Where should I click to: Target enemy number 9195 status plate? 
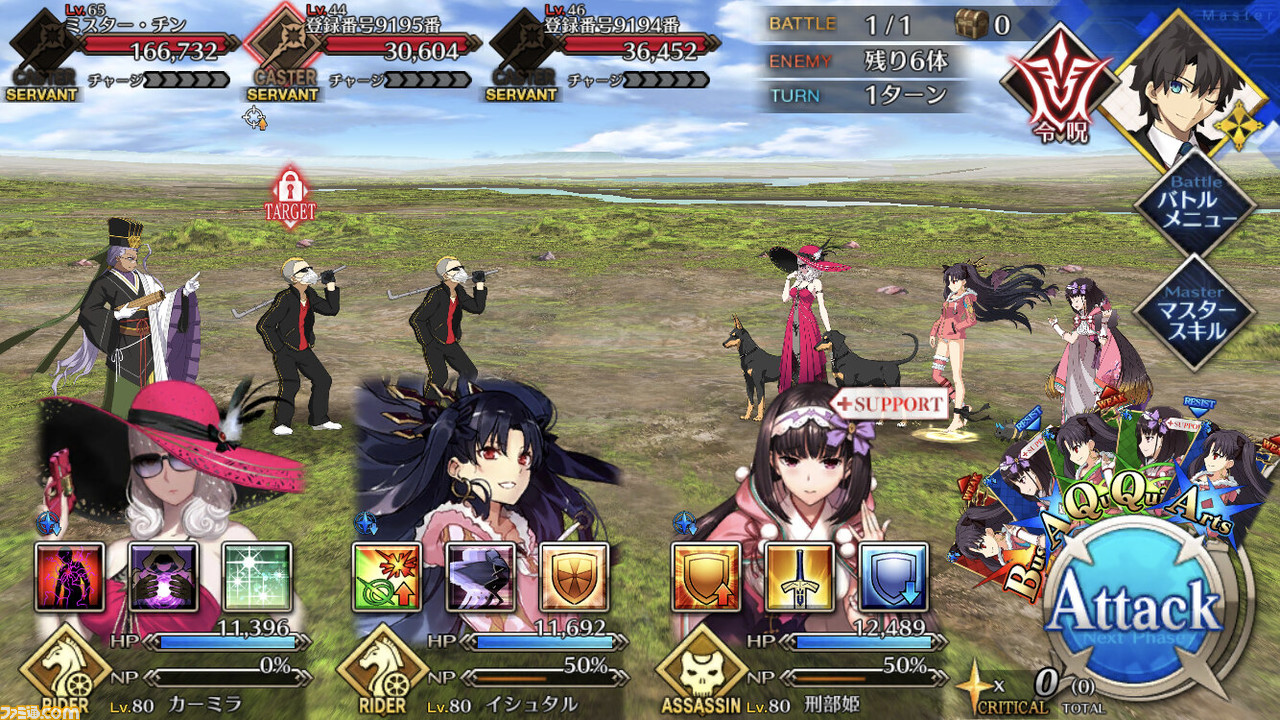coord(365,48)
